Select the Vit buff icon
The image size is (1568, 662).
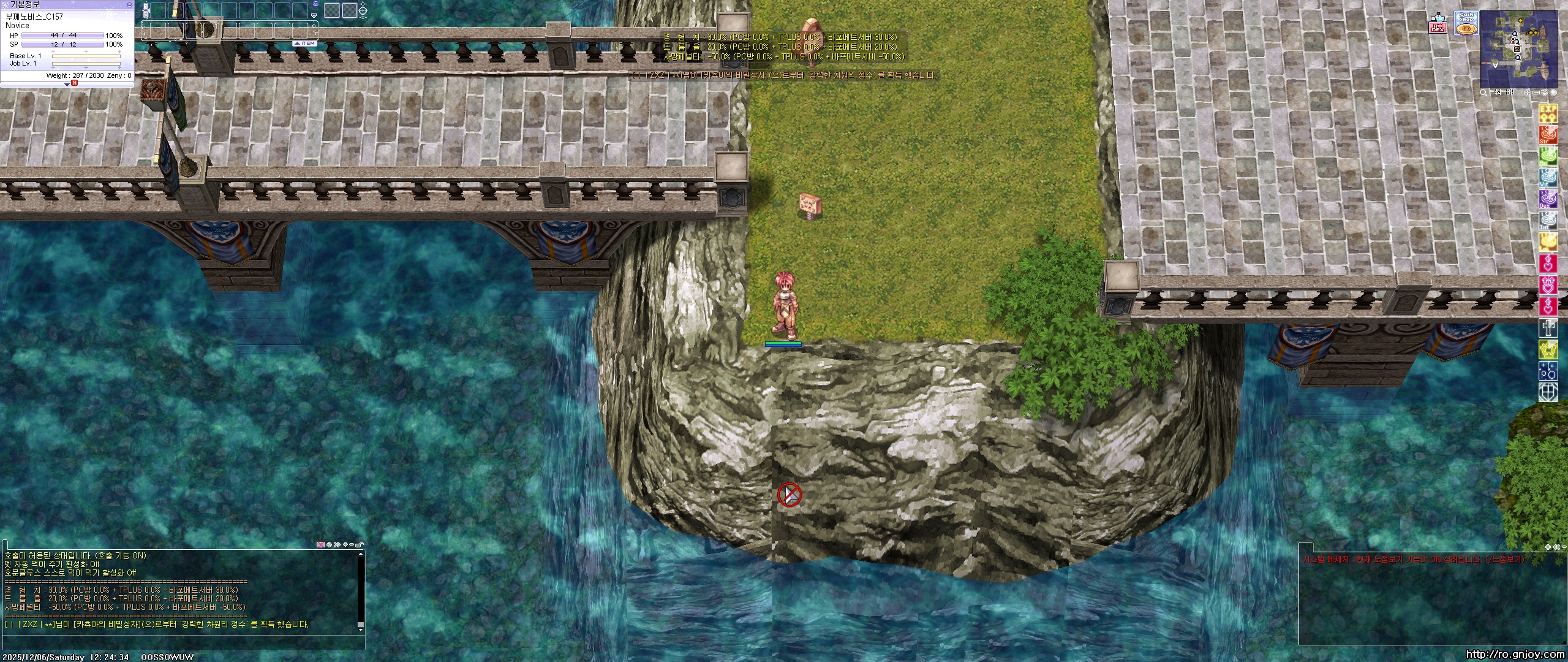(x=1549, y=178)
